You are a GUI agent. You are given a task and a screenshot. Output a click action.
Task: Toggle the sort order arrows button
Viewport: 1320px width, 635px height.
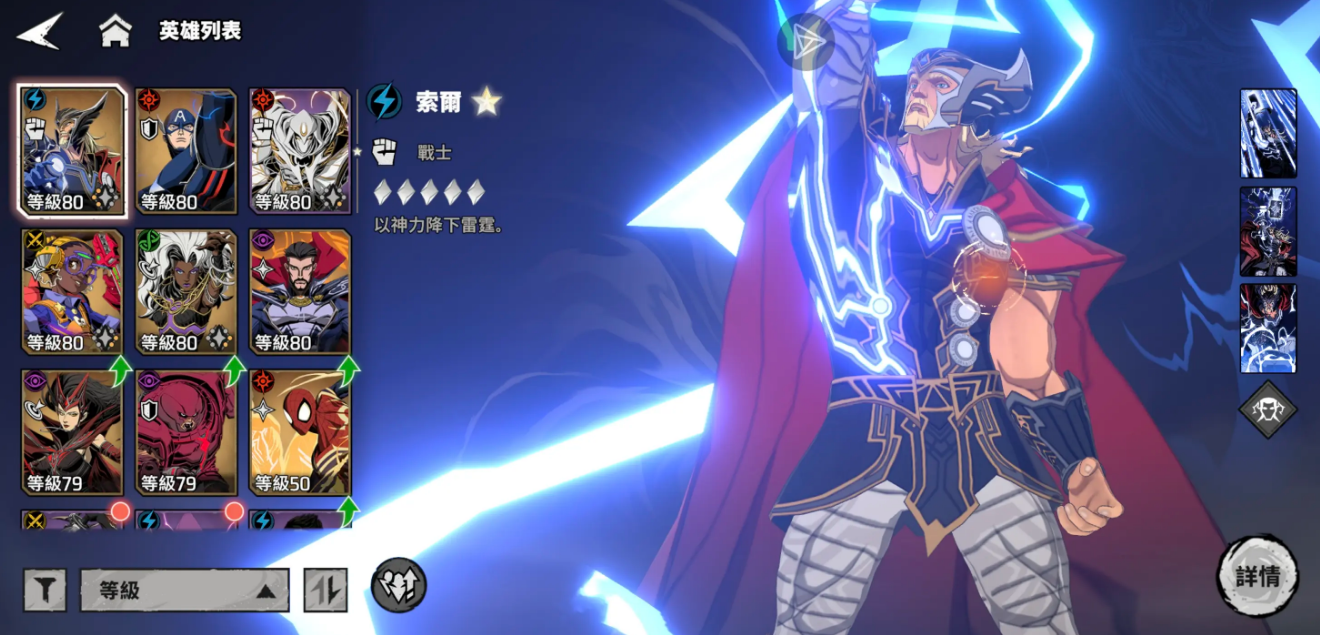pyautogui.click(x=326, y=590)
